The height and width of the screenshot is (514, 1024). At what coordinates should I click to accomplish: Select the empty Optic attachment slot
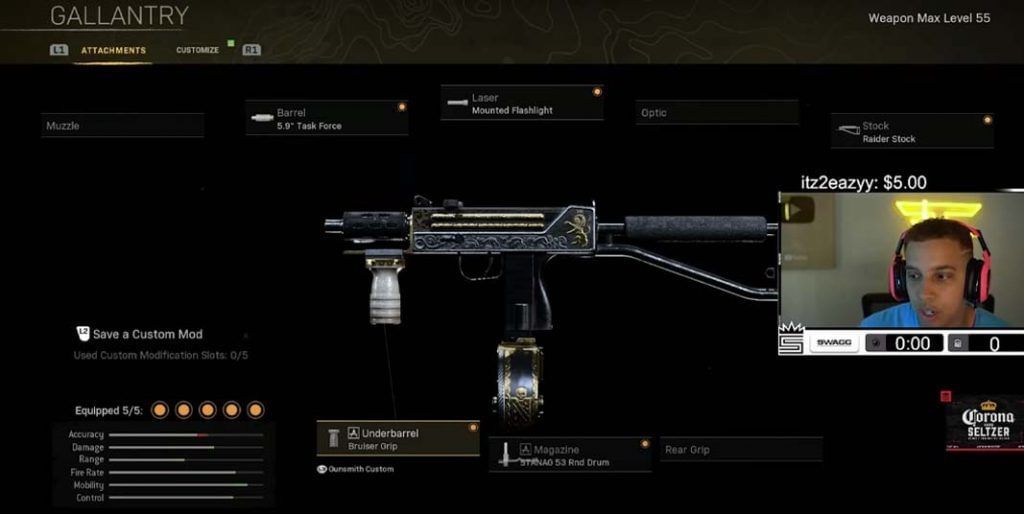click(x=717, y=113)
